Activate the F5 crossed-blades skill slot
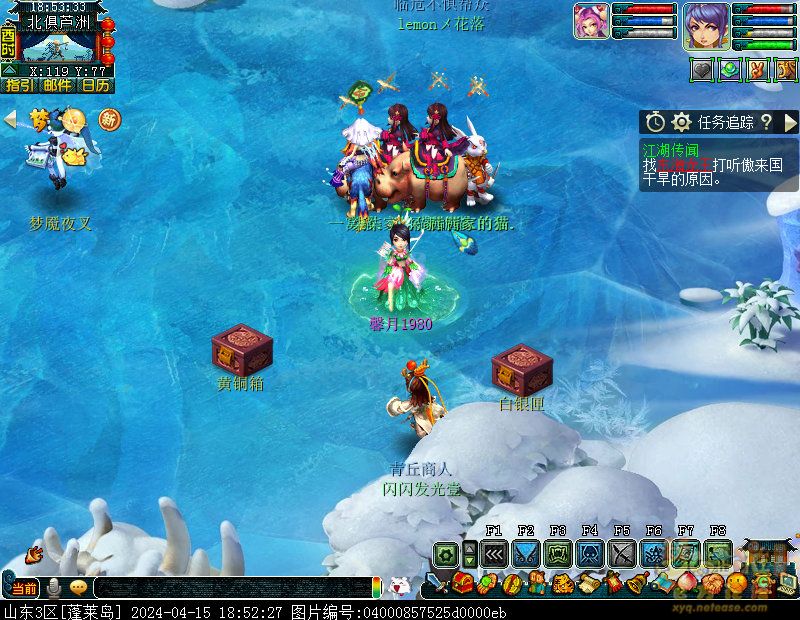This screenshot has width=800, height=620. (x=622, y=554)
